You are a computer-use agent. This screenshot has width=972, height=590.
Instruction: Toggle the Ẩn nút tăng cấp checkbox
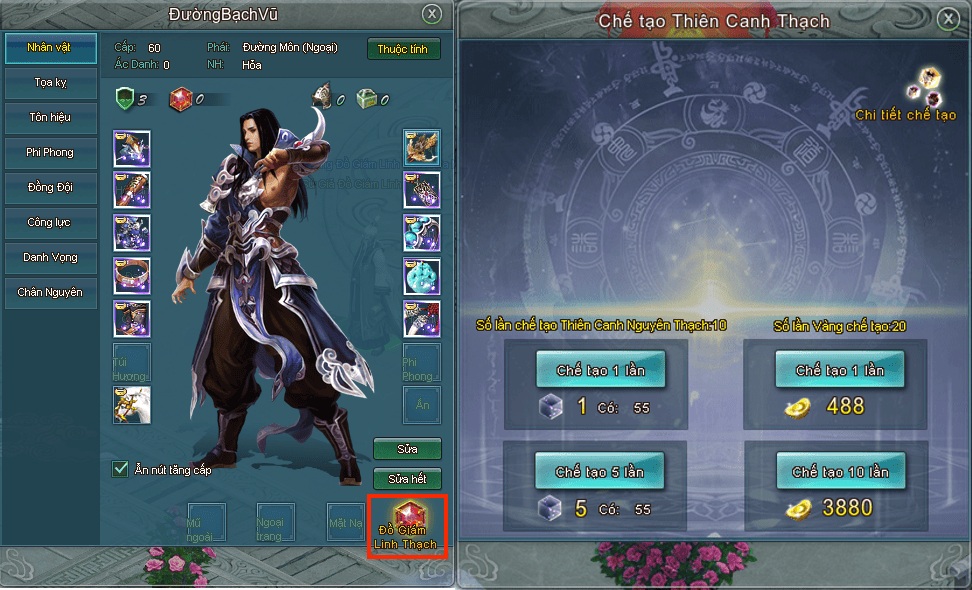pos(121,469)
